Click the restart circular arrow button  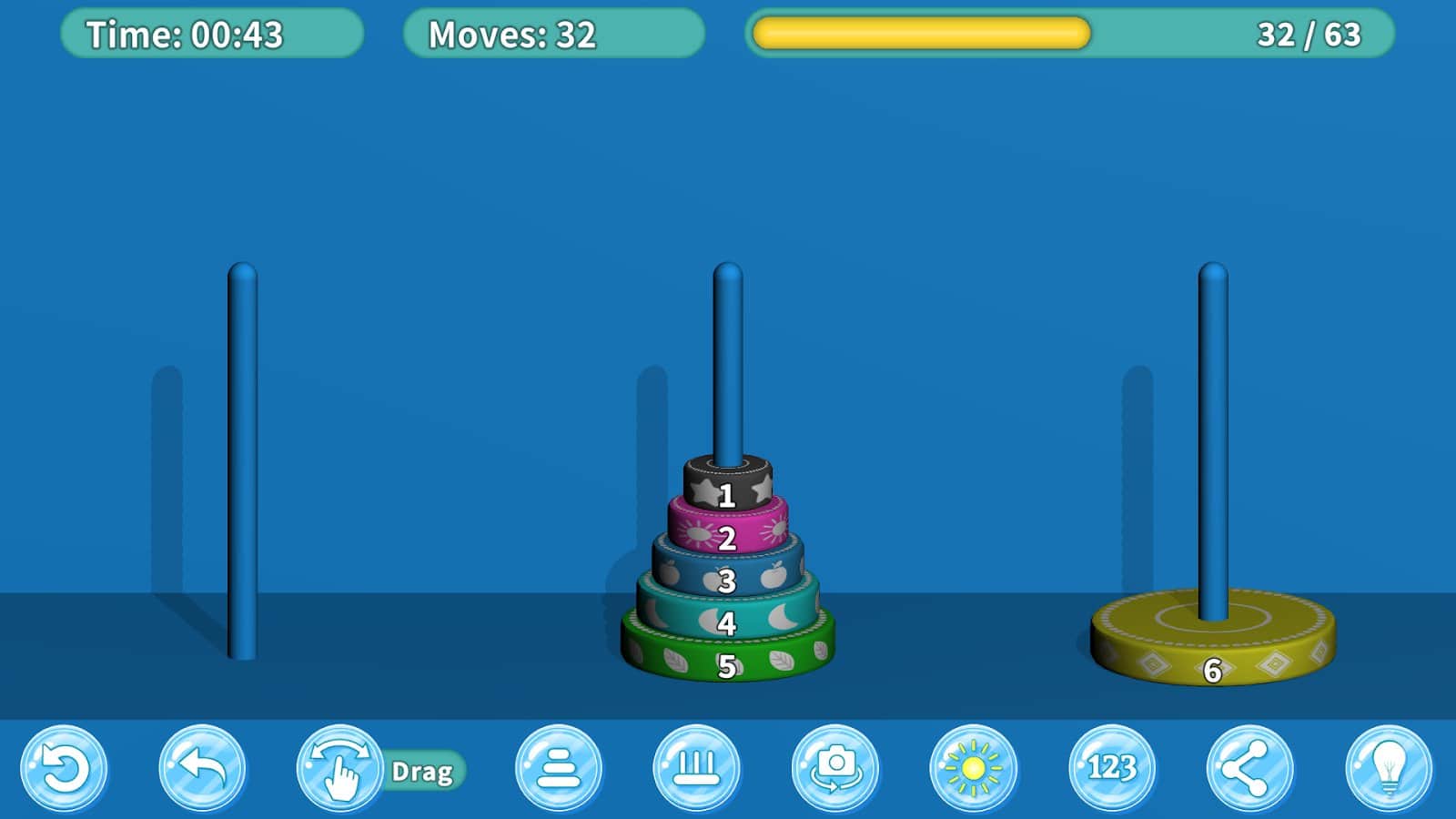64,769
